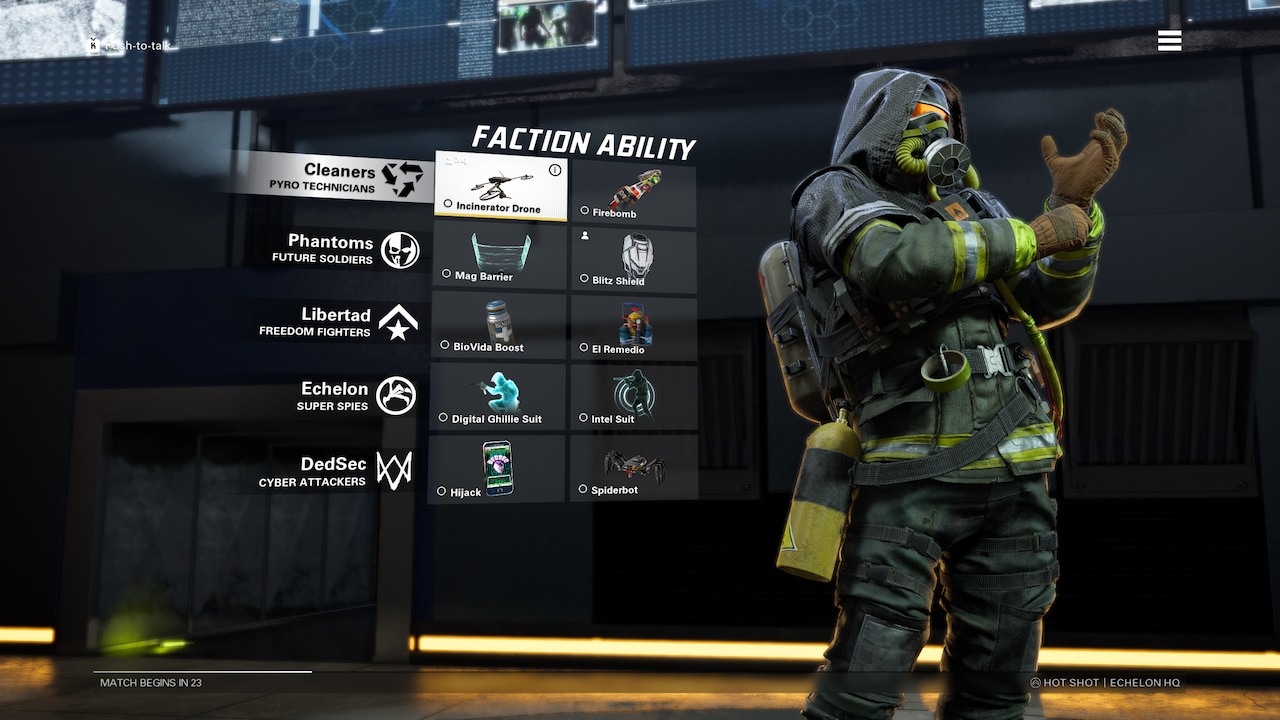Click the Spiderbot ability icon
Viewport: 1280px width, 720px height.
point(634,466)
